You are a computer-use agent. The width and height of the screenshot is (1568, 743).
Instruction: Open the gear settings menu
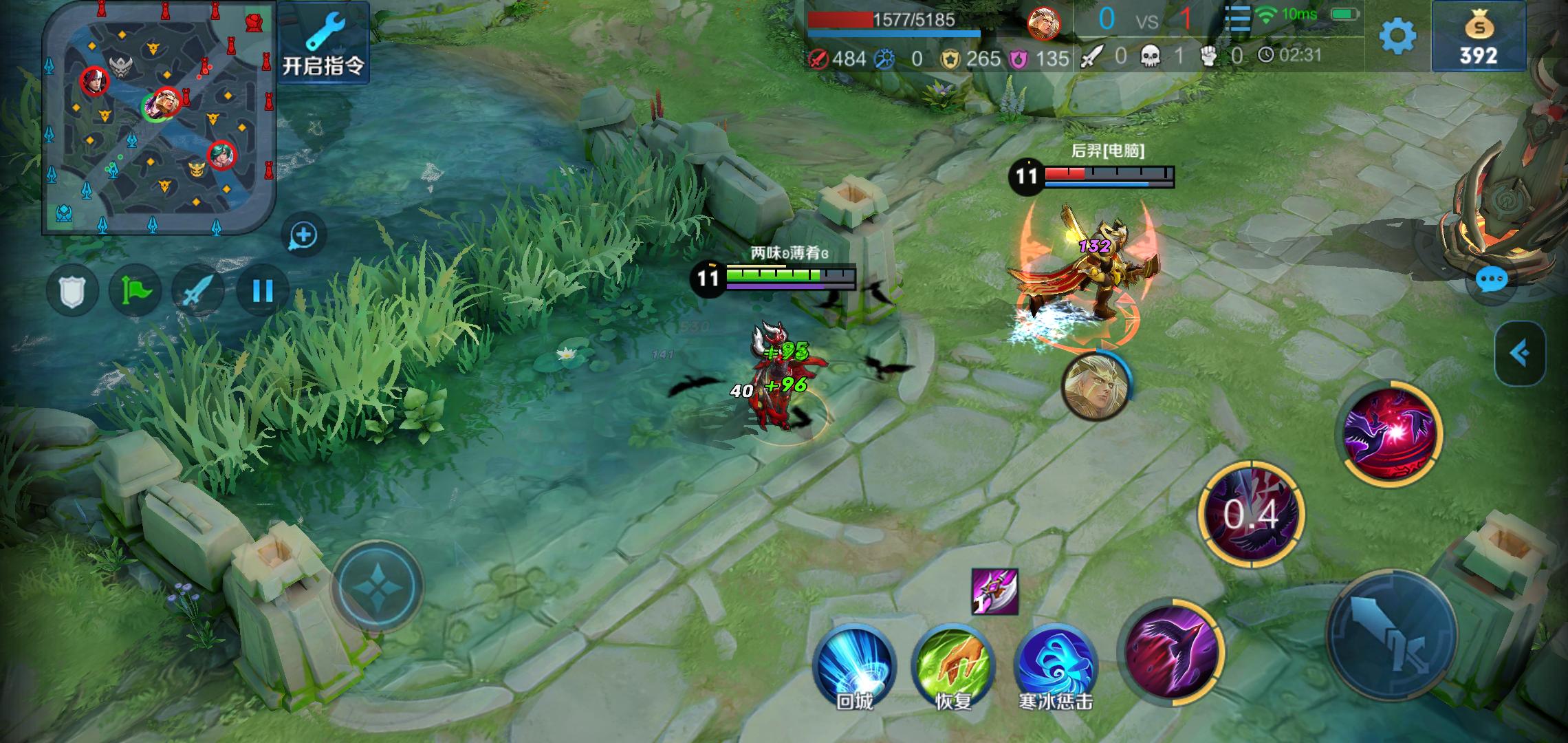click(x=1397, y=36)
